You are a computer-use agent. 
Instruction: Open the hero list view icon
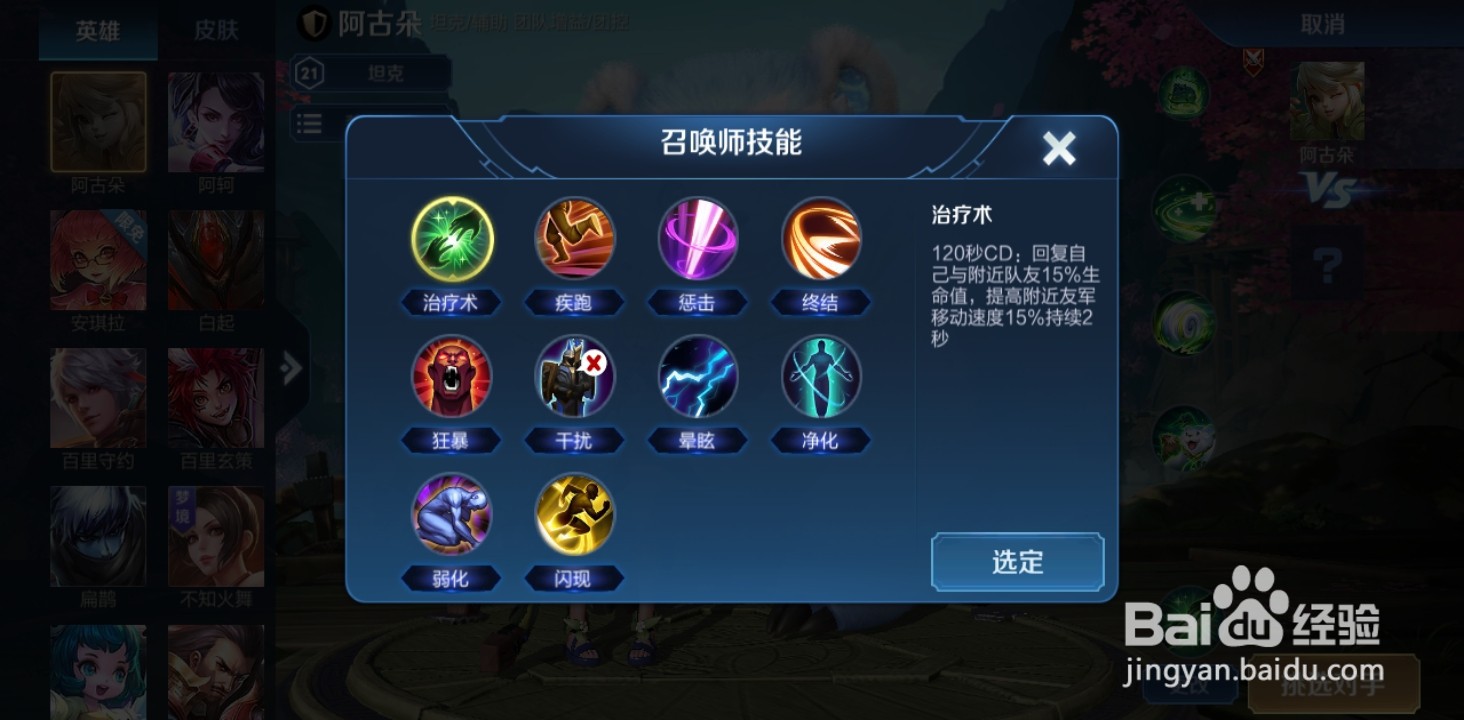(x=310, y=123)
